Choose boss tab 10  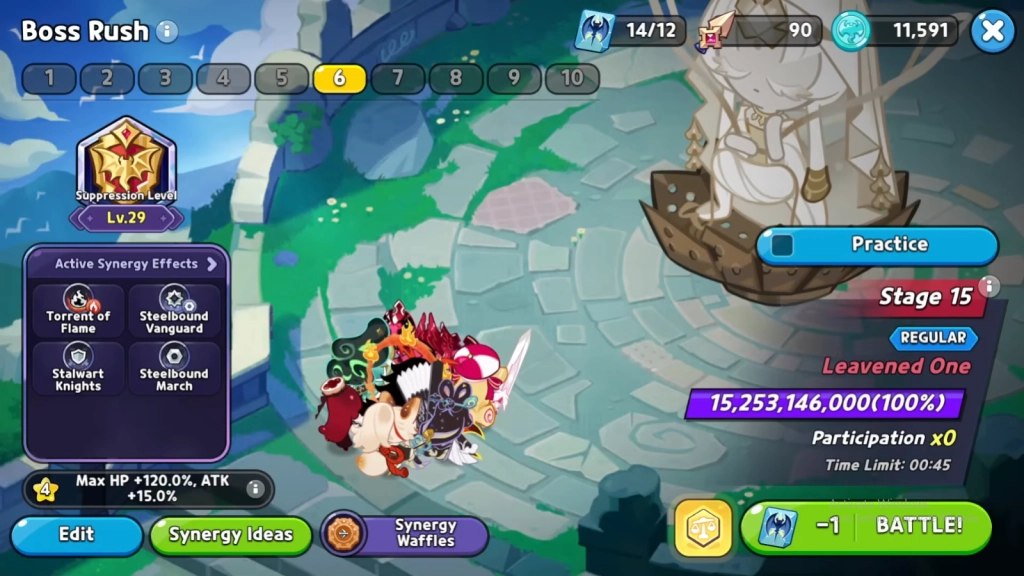pos(572,78)
